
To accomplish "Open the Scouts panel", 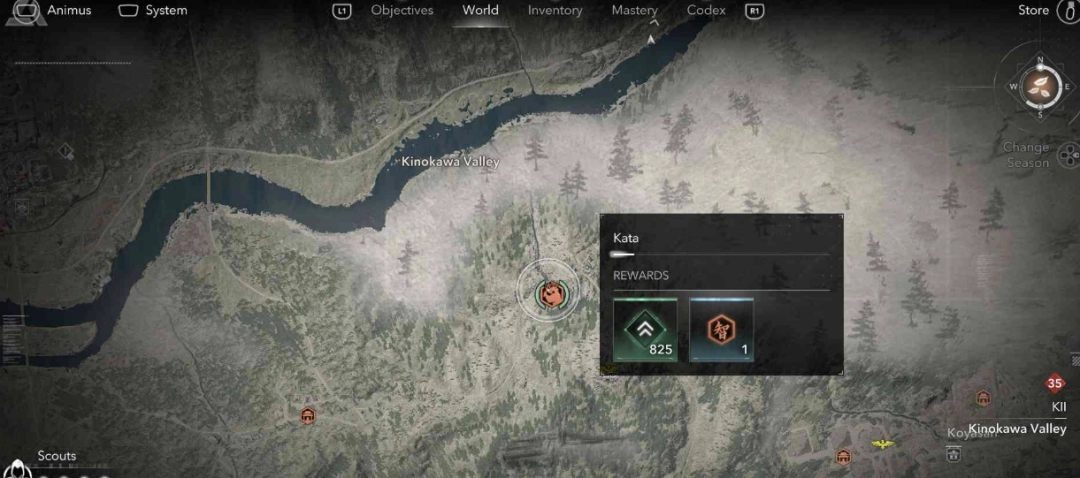I will click(x=57, y=456).
